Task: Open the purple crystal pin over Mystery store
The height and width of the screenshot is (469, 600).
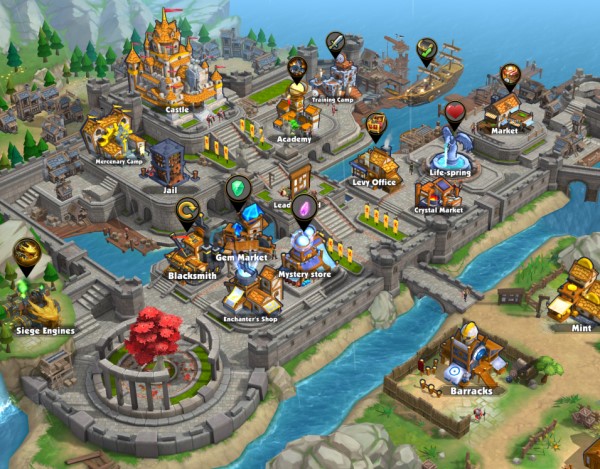Action: [x=303, y=208]
